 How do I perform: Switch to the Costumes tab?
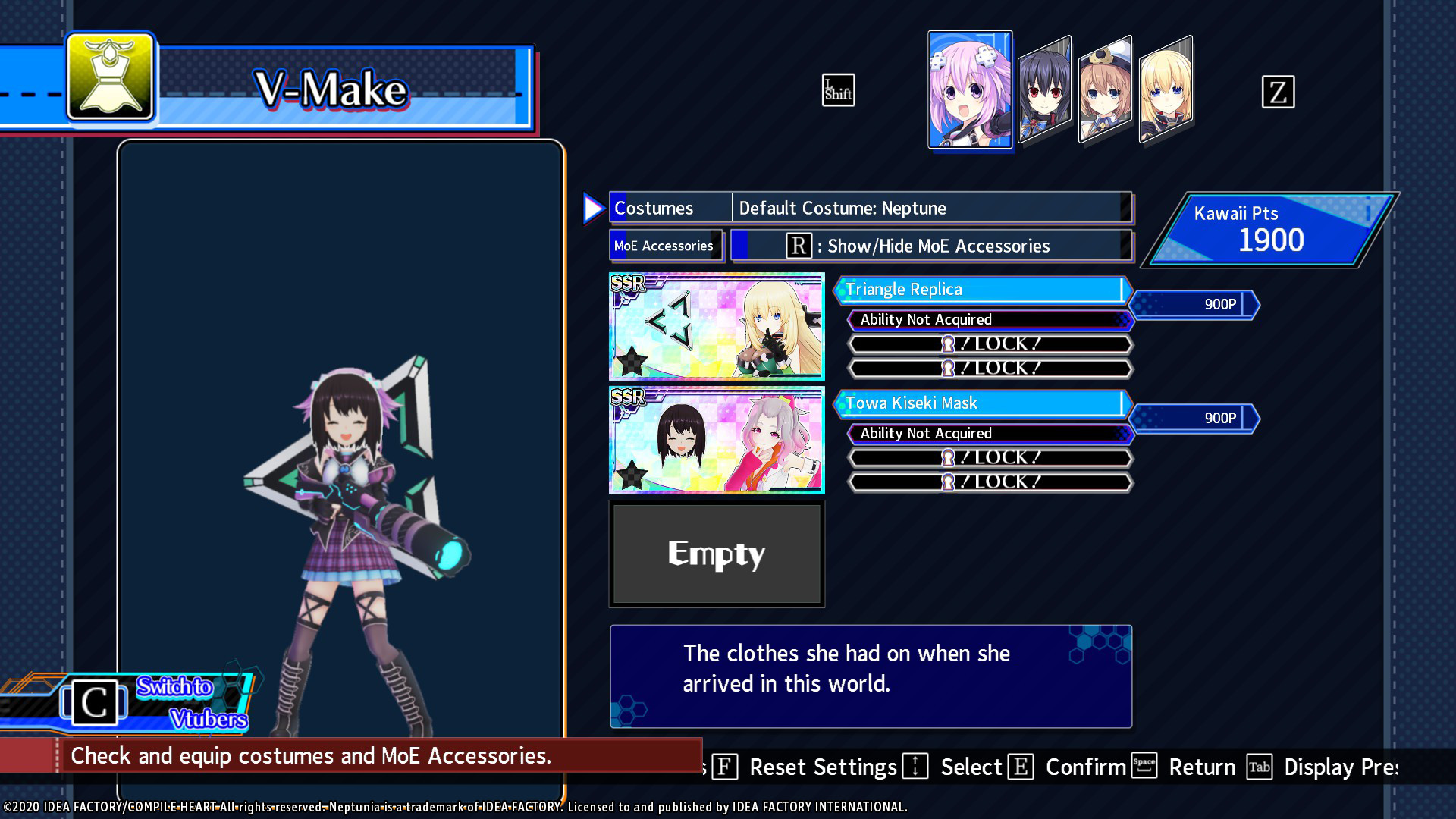[668, 208]
